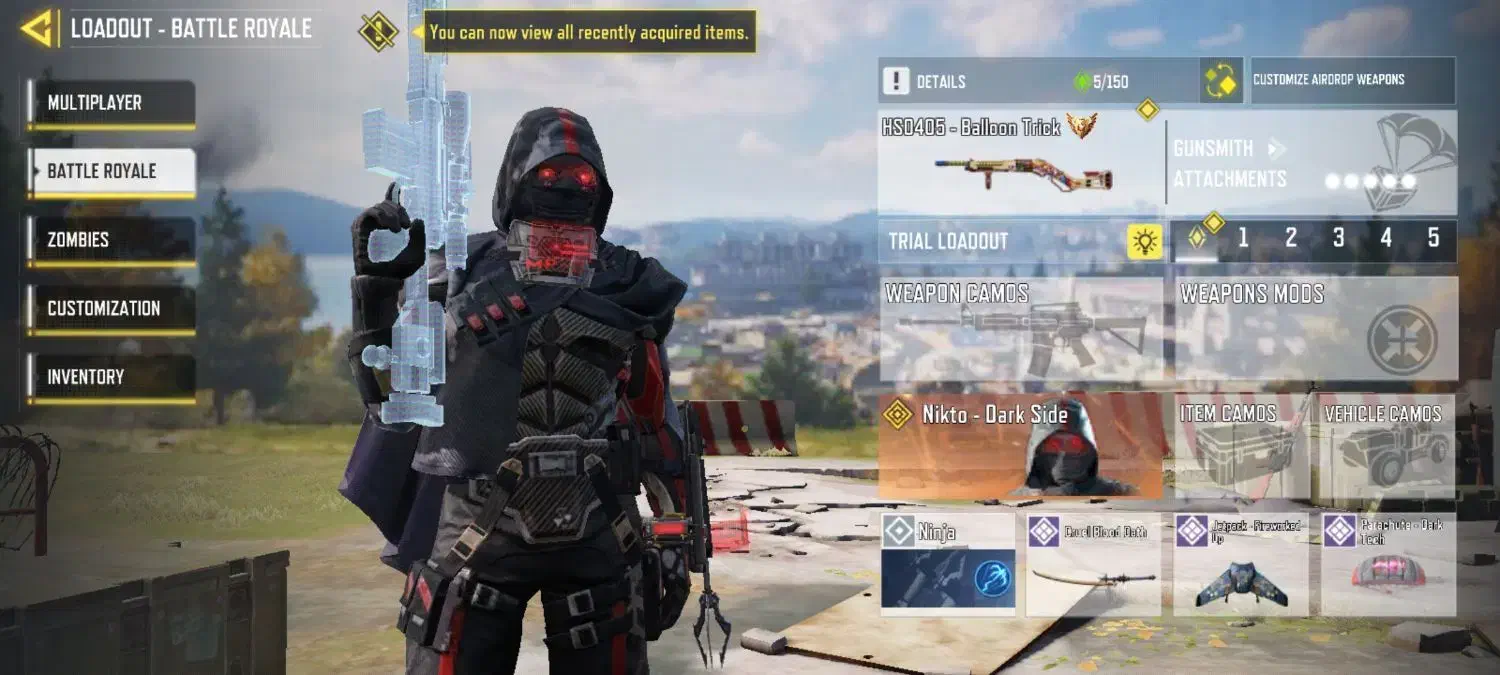Viewport: 1500px width, 675px height.
Task: Select the Battle Royale tab
Action: tap(111, 171)
